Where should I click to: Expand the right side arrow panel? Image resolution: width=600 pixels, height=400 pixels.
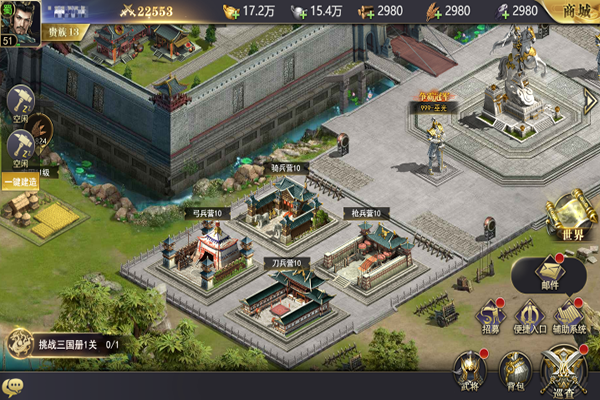click(x=590, y=100)
